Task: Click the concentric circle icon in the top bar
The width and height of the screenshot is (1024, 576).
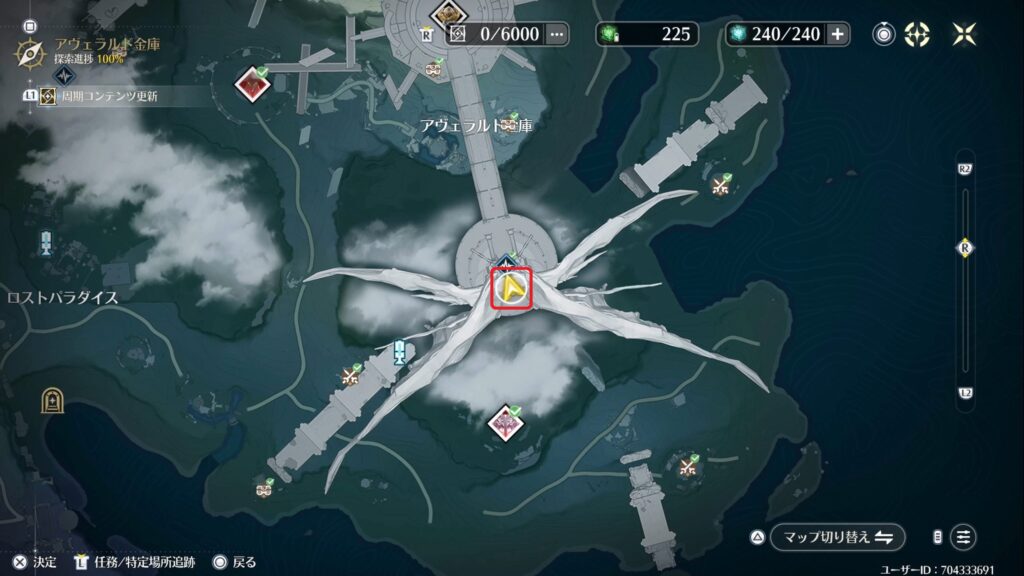Action: click(x=884, y=34)
